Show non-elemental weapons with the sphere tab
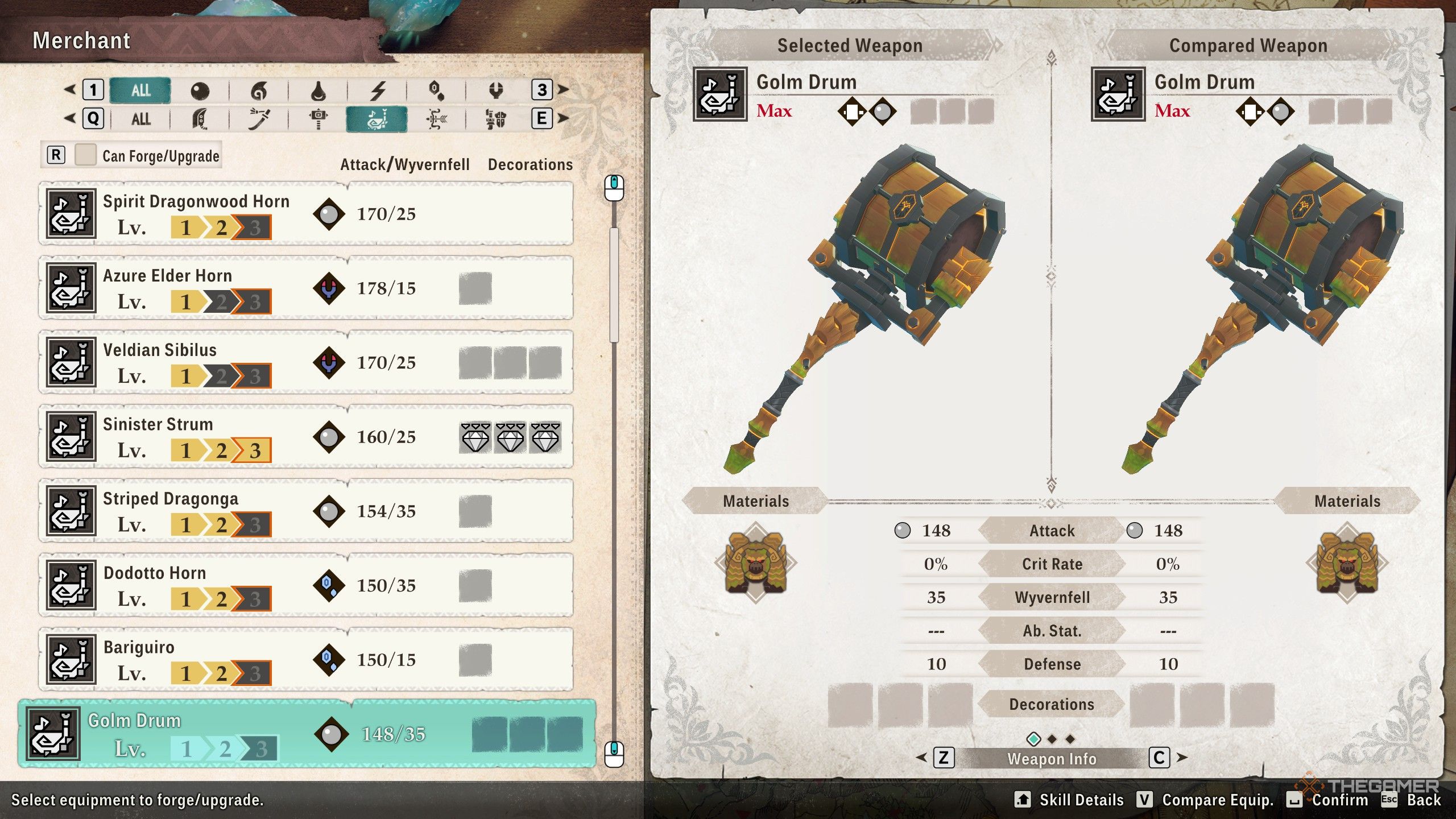Image resolution: width=1456 pixels, height=819 pixels. (200, 90)
